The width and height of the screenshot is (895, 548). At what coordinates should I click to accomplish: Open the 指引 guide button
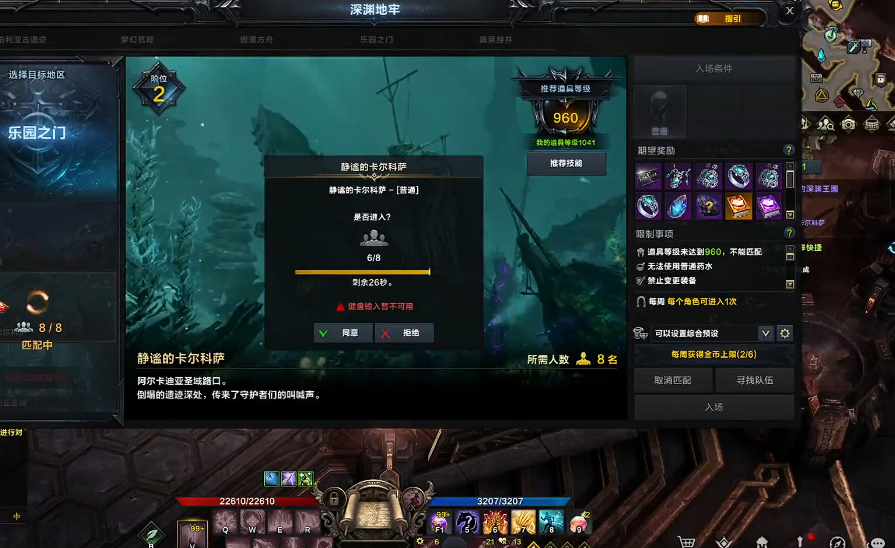(x=724, y=18)
